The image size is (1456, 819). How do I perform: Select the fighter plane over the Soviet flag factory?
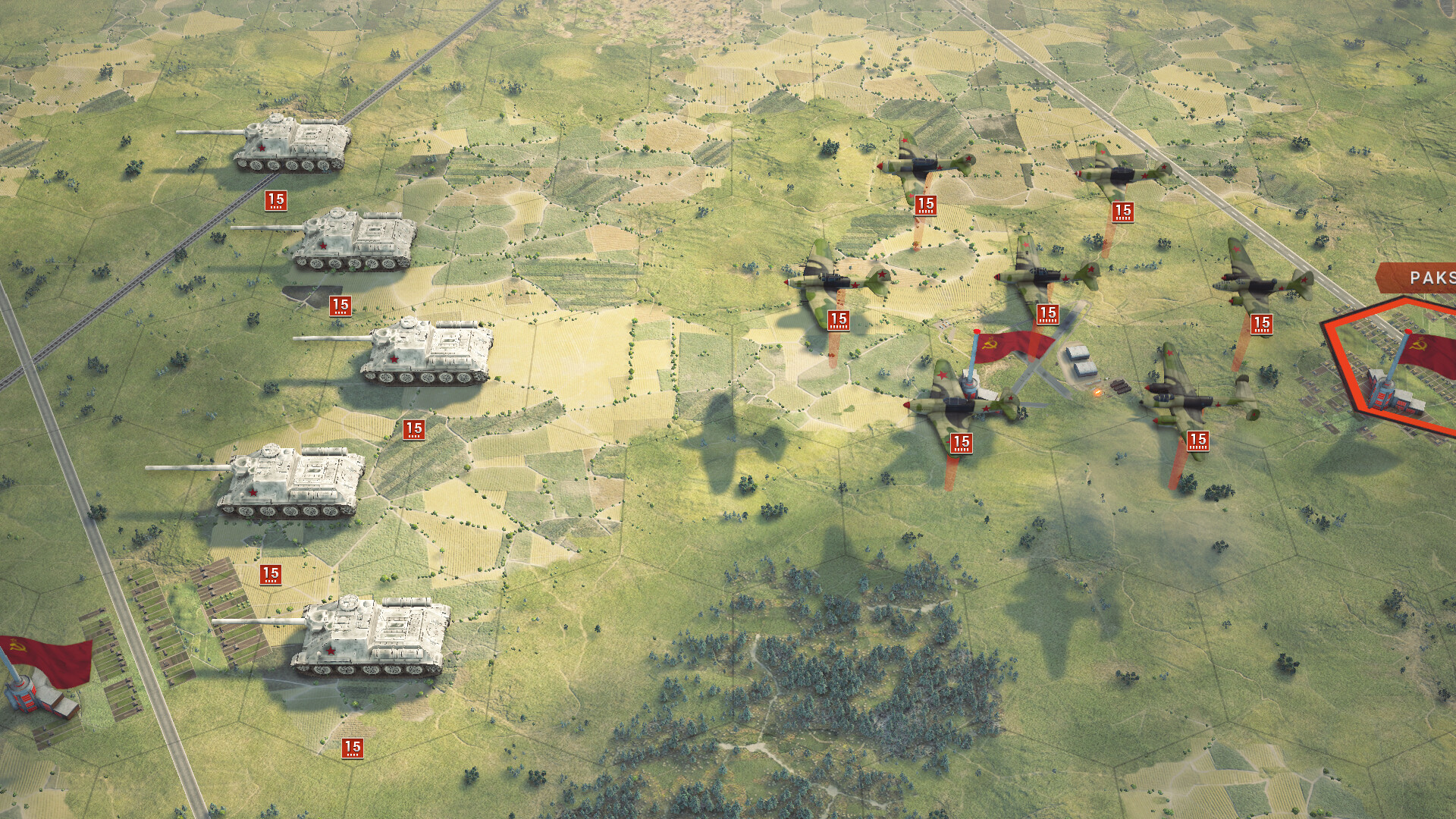pyautogui.click(x=963, y=402)
